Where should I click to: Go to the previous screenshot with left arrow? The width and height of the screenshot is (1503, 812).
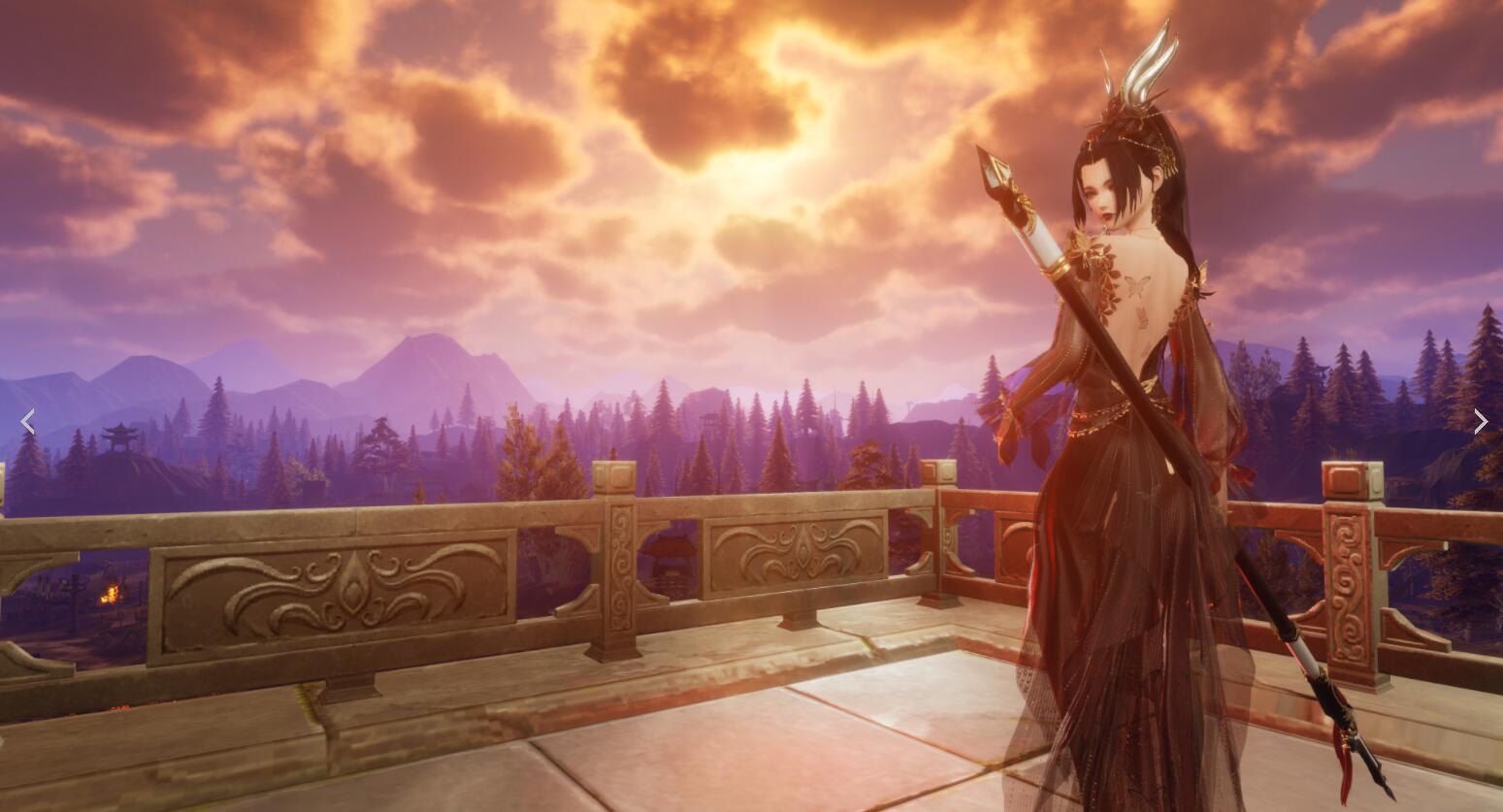point(27,421)
